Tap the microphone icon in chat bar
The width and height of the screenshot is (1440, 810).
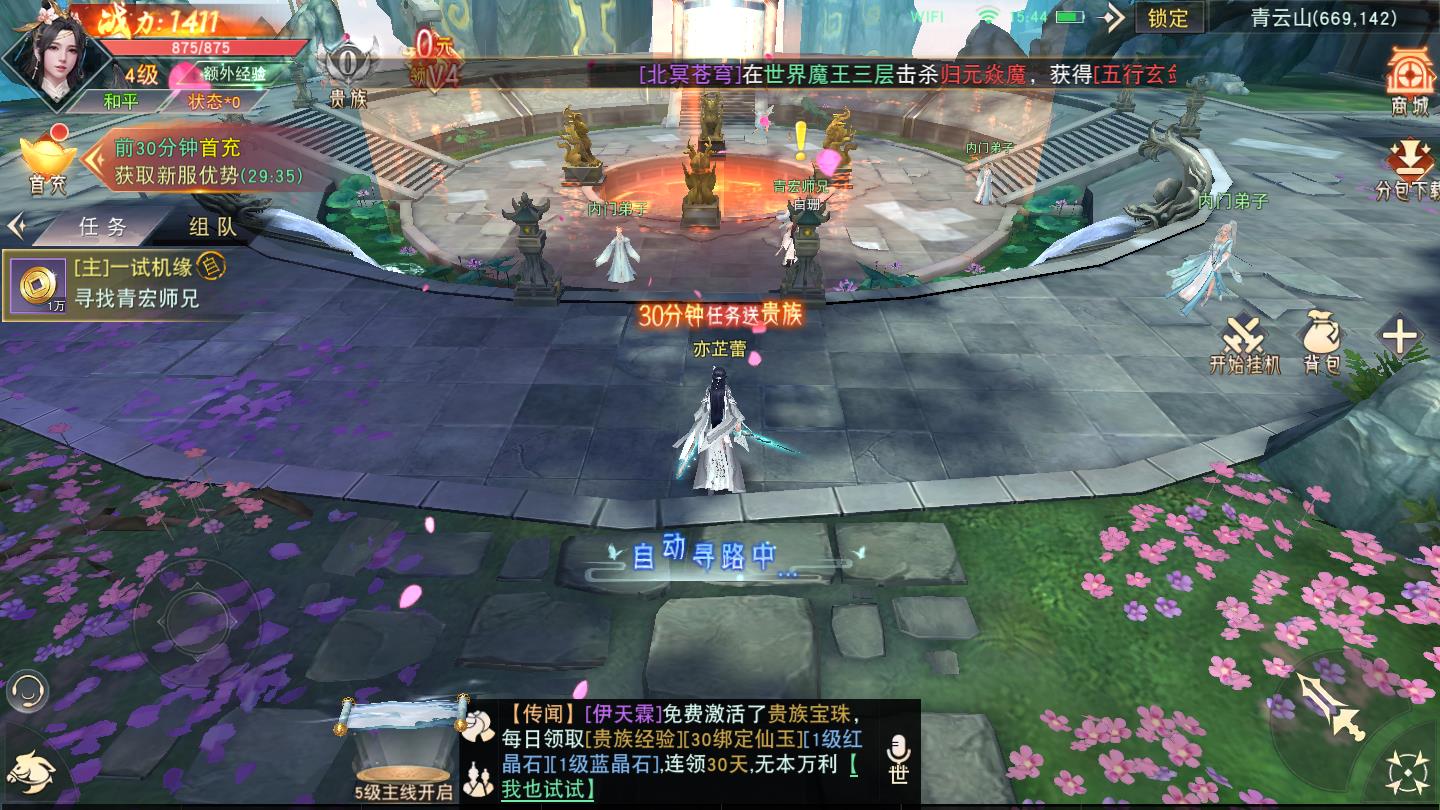[x=899, y=746]
